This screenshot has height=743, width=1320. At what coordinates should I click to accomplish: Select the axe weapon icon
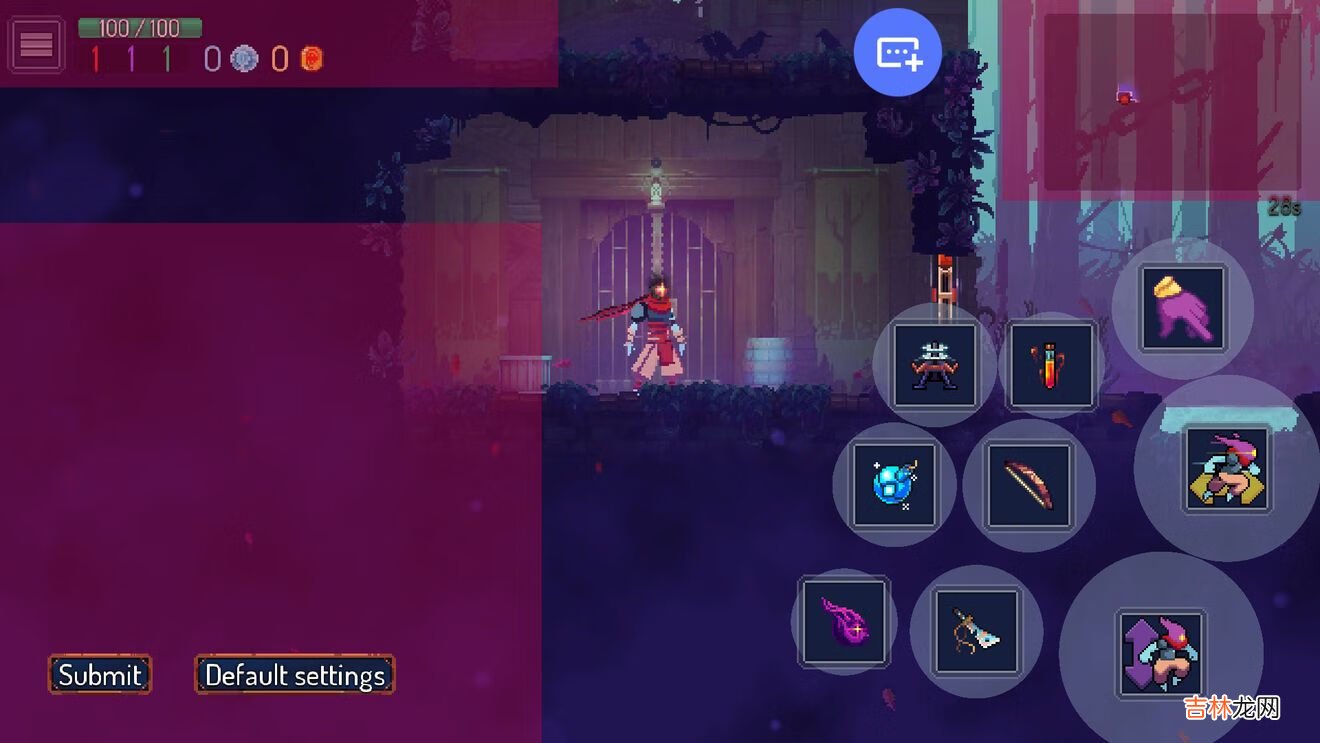click(x=976, y=631)
